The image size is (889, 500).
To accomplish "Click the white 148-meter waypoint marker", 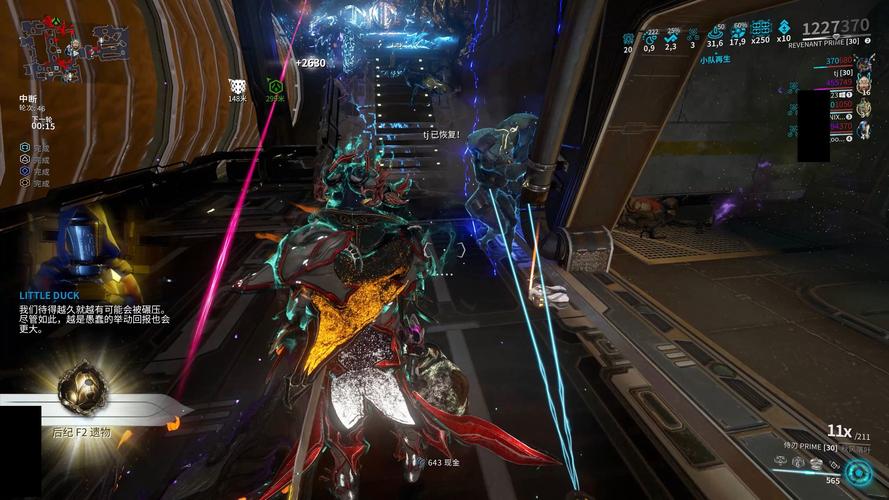I will tap(237, 86).
